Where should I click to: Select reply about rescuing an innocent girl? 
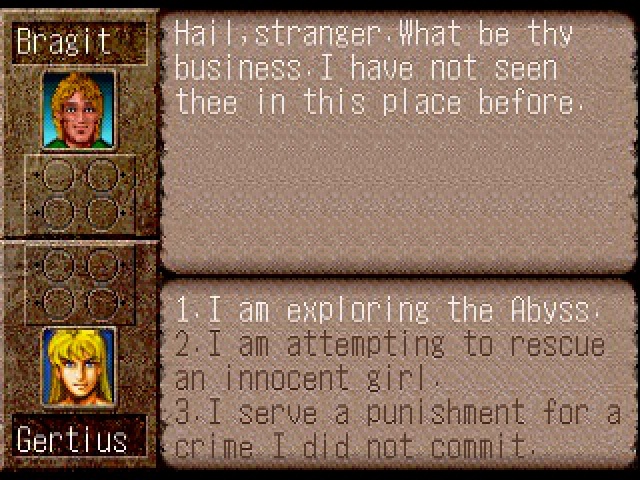pos(390,361)
